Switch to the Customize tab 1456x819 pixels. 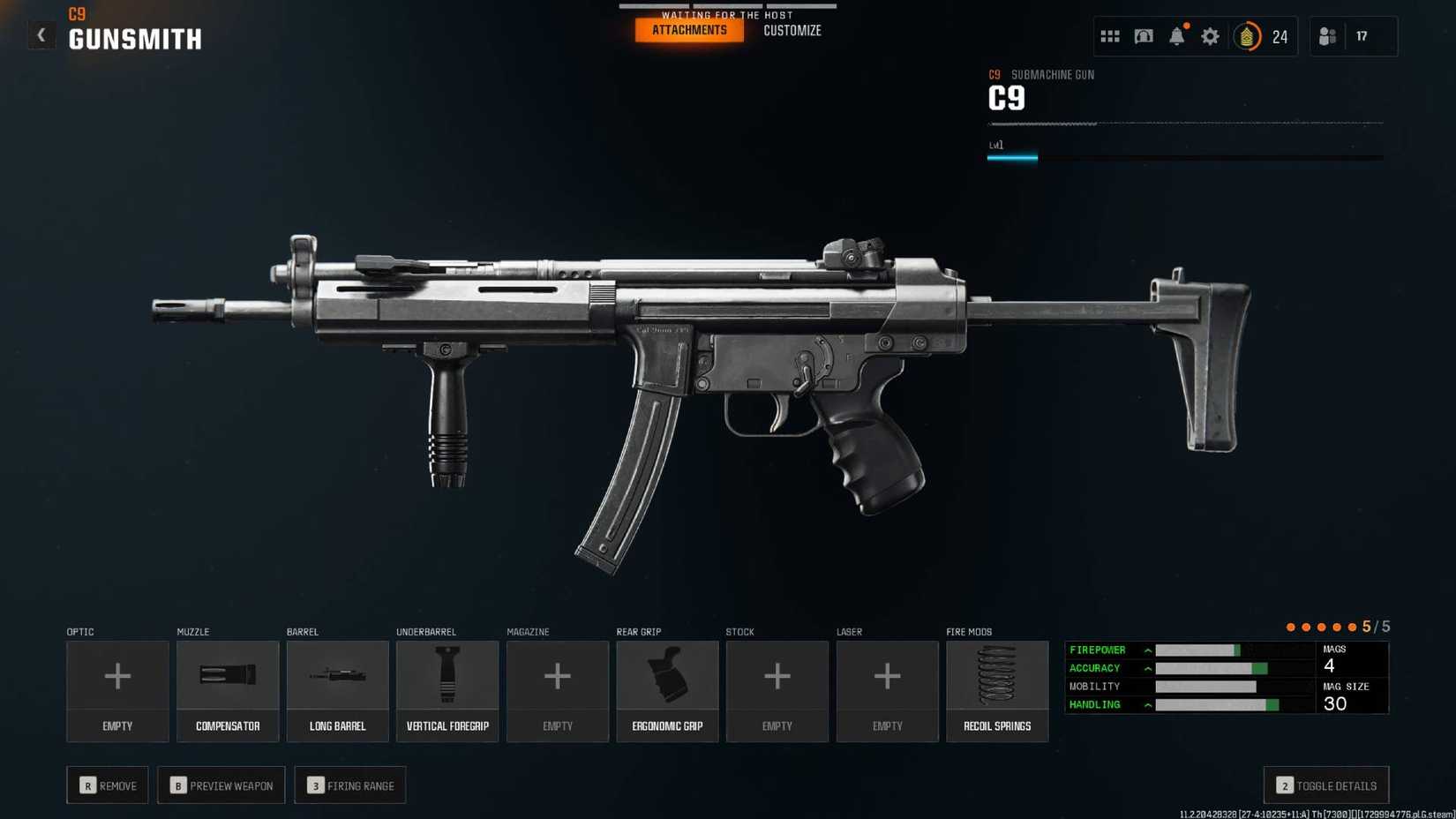[792, 29]
